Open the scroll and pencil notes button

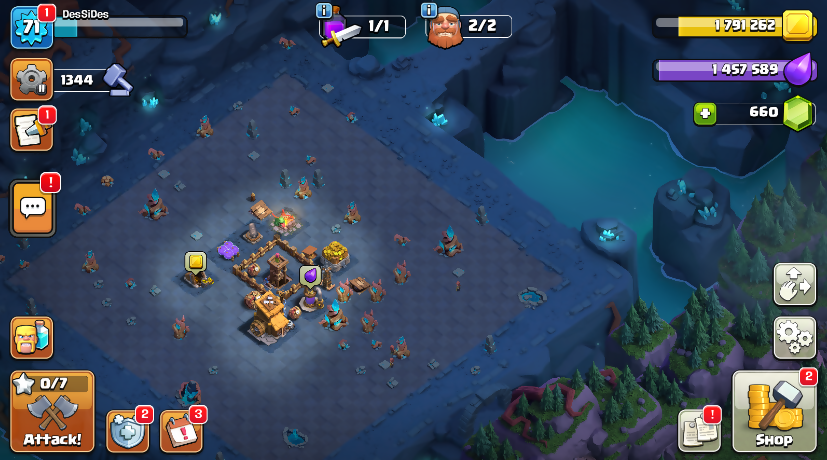[x=30, y=130]
